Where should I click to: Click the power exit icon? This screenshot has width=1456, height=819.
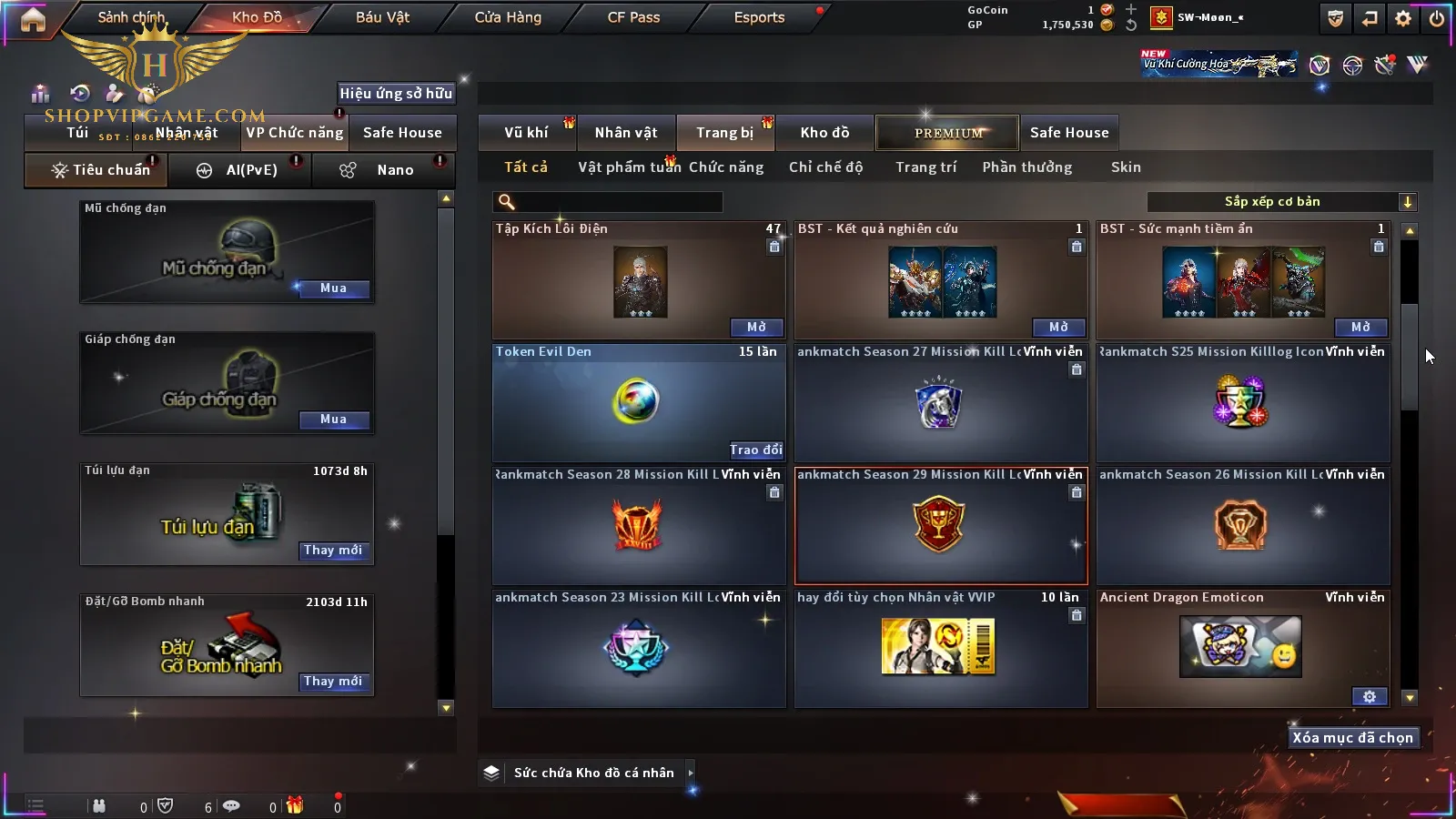coord(1436,18)
